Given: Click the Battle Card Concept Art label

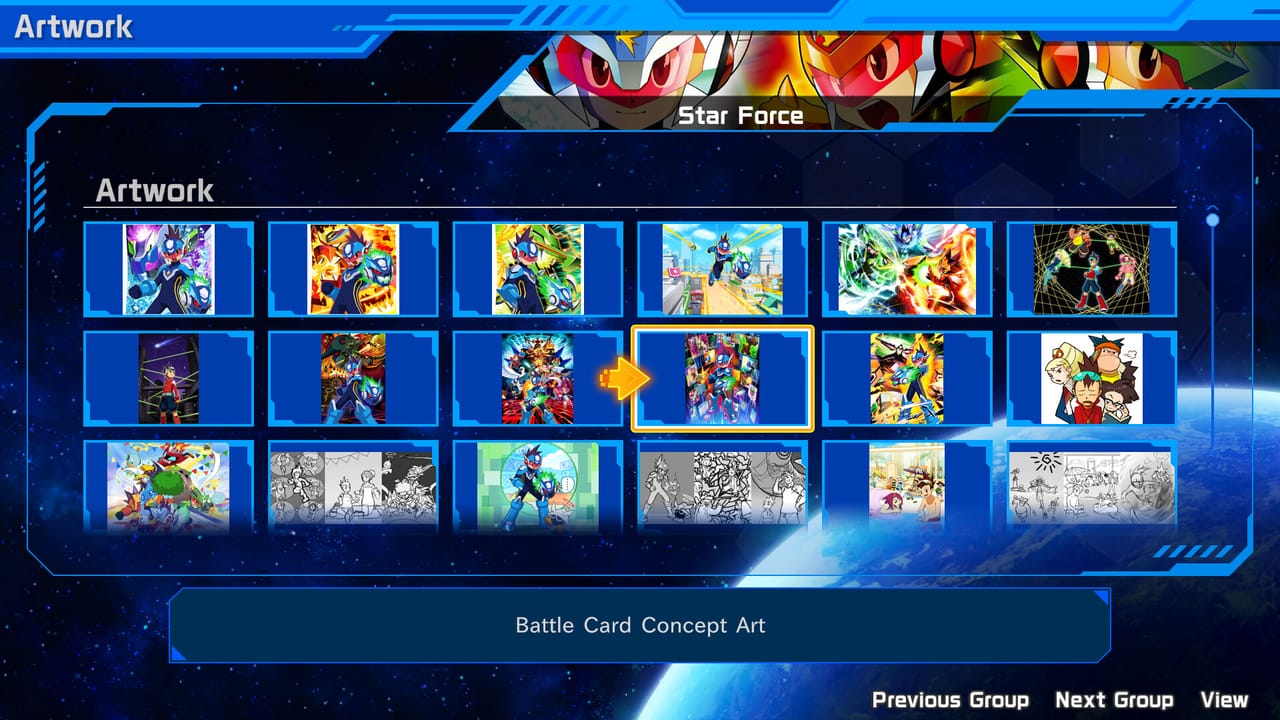Looking at the screenshot, I should coord(640,625).
